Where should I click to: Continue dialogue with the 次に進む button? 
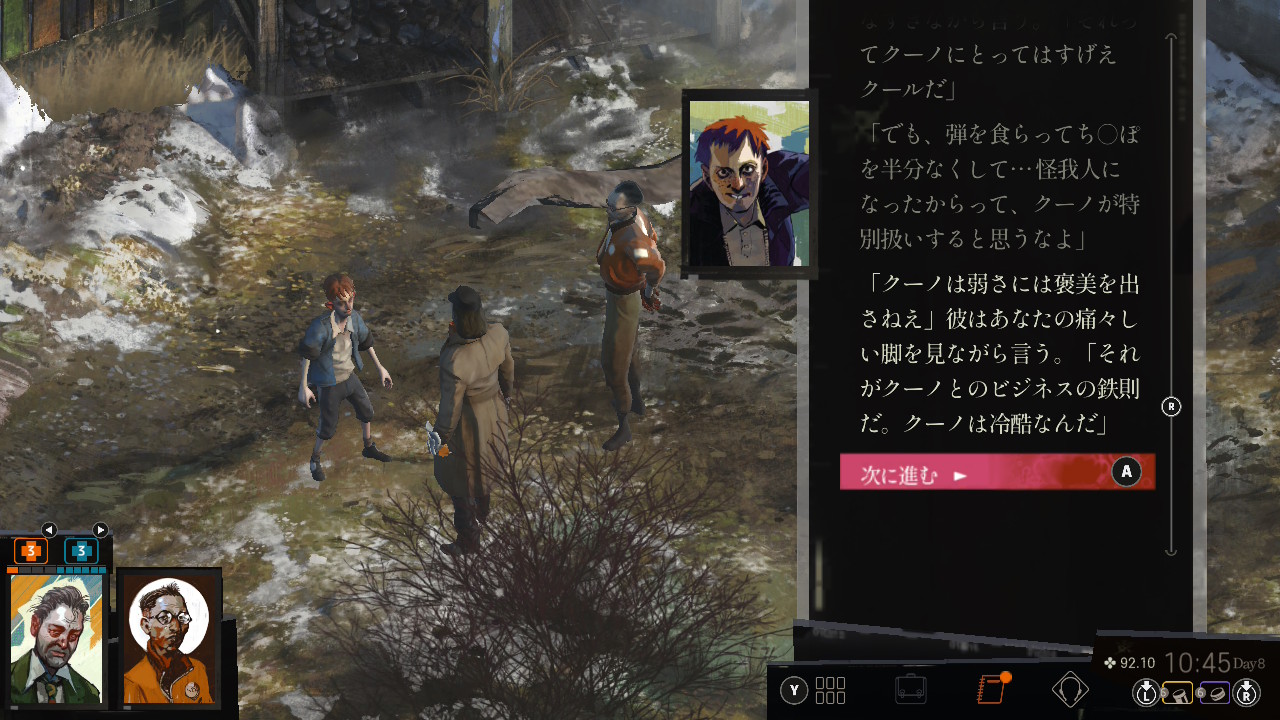996,472
